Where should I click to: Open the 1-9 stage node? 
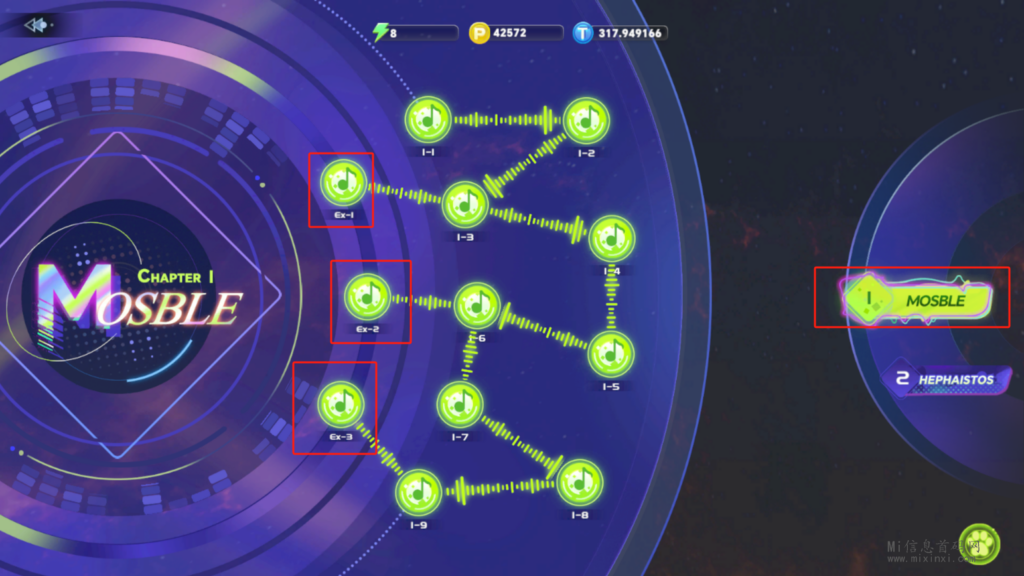click(418, 491)
